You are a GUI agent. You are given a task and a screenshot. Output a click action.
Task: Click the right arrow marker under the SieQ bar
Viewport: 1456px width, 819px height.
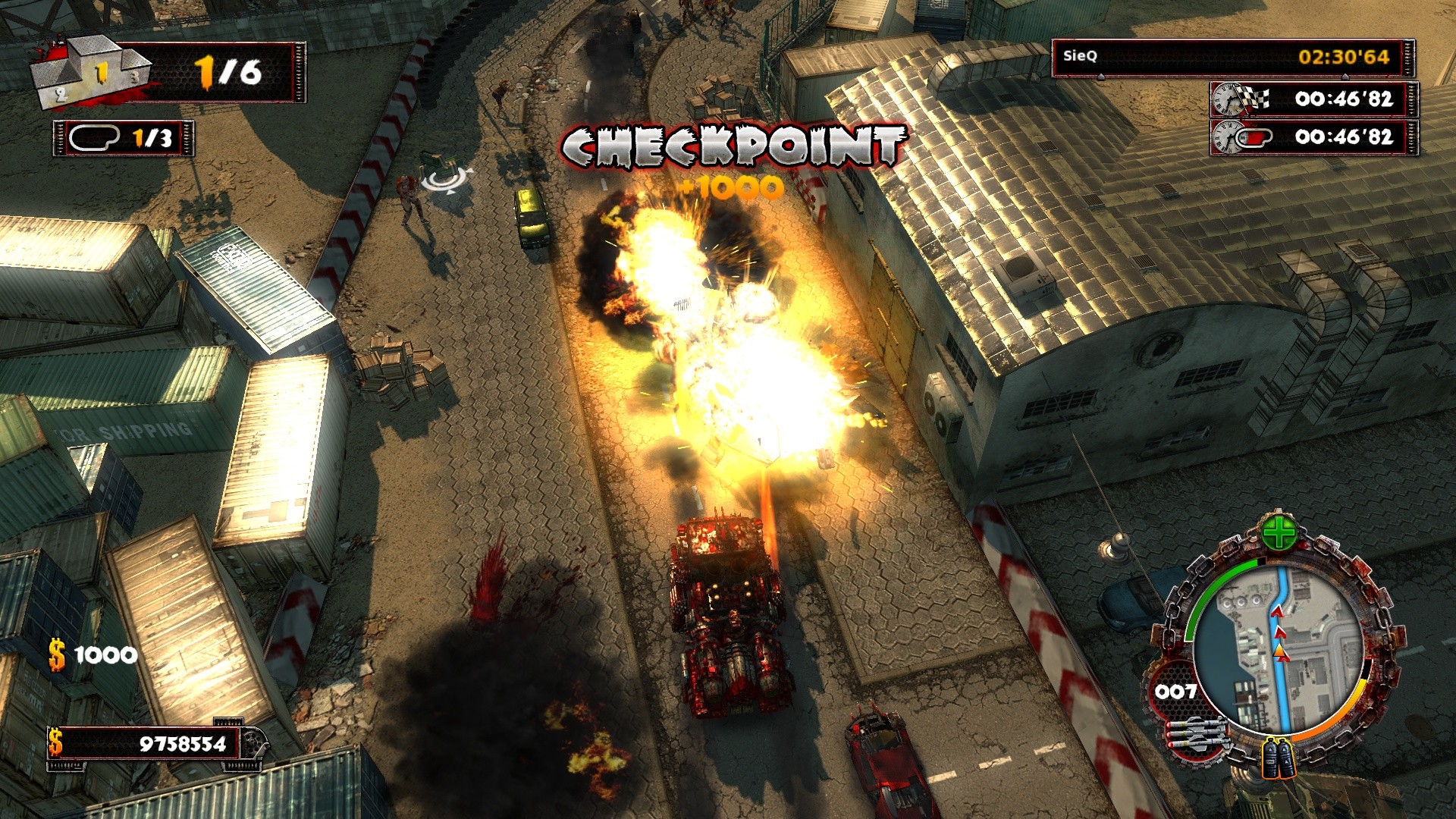(1345, 77)
